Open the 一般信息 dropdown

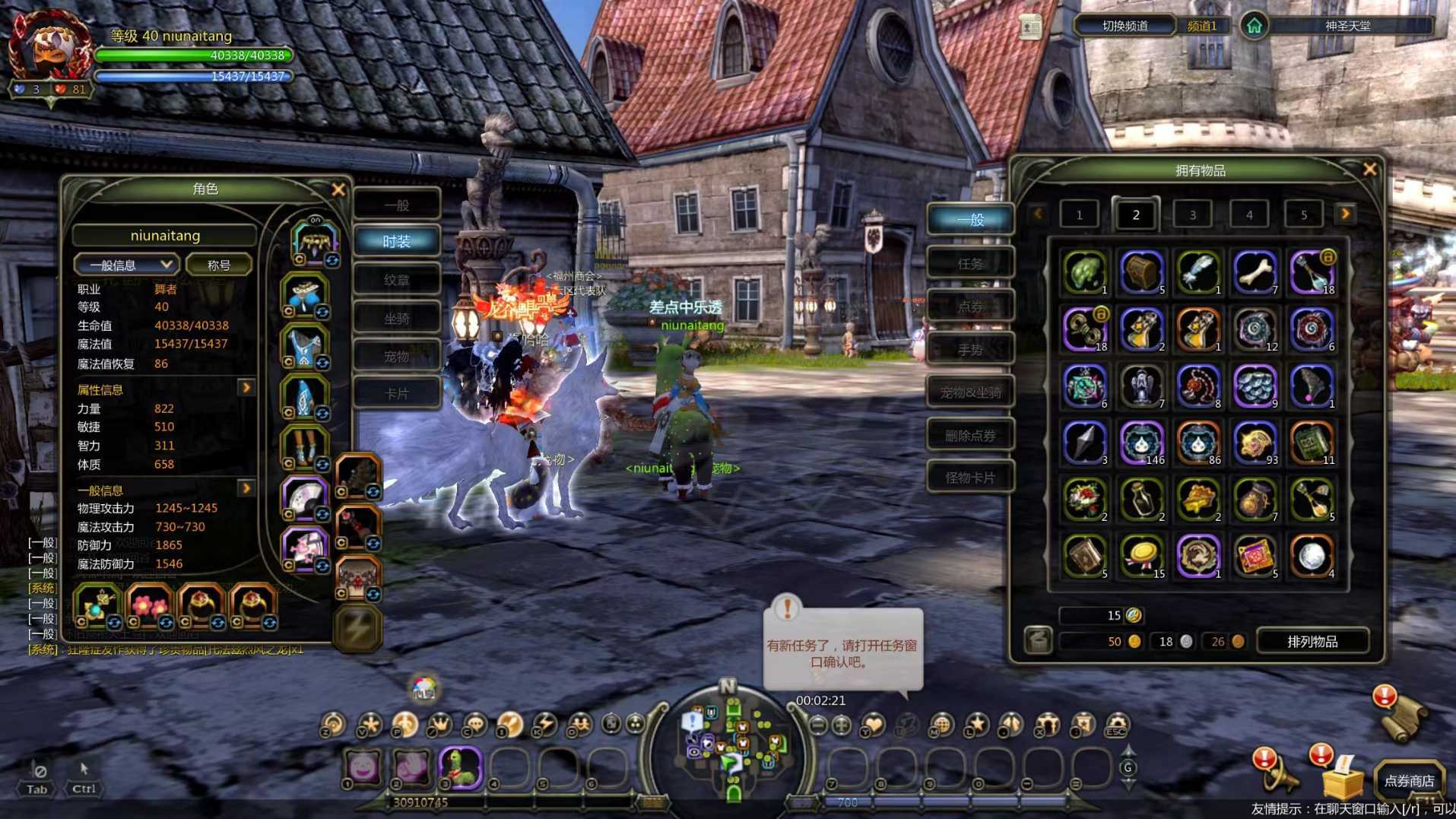click(x=126, y=265)
